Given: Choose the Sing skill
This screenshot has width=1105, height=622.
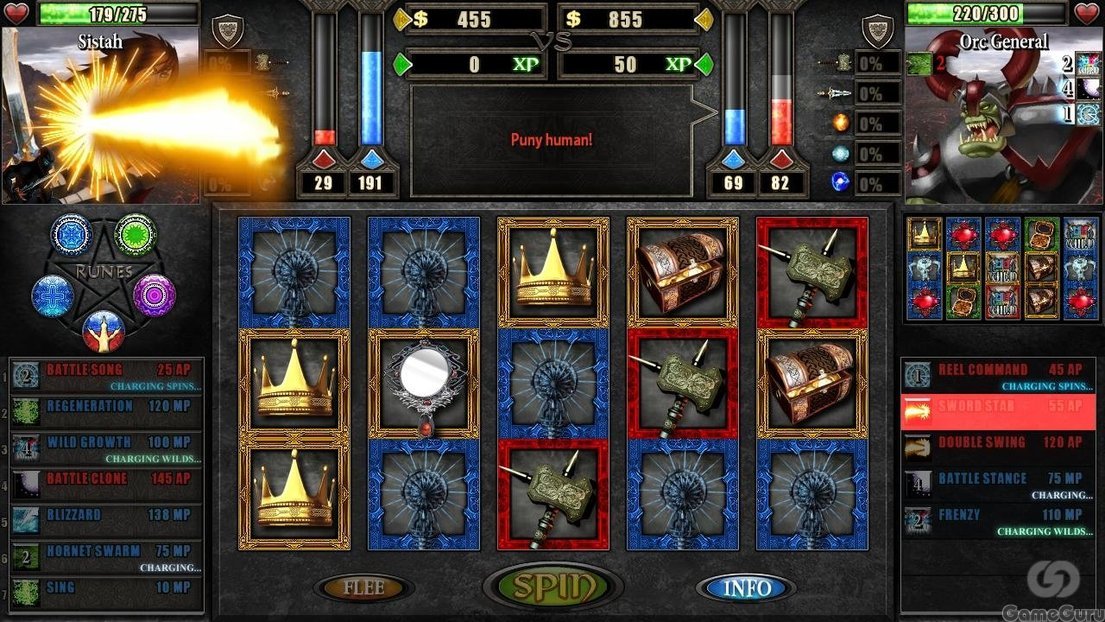Looking at the screenshot, I should (110, 588).
